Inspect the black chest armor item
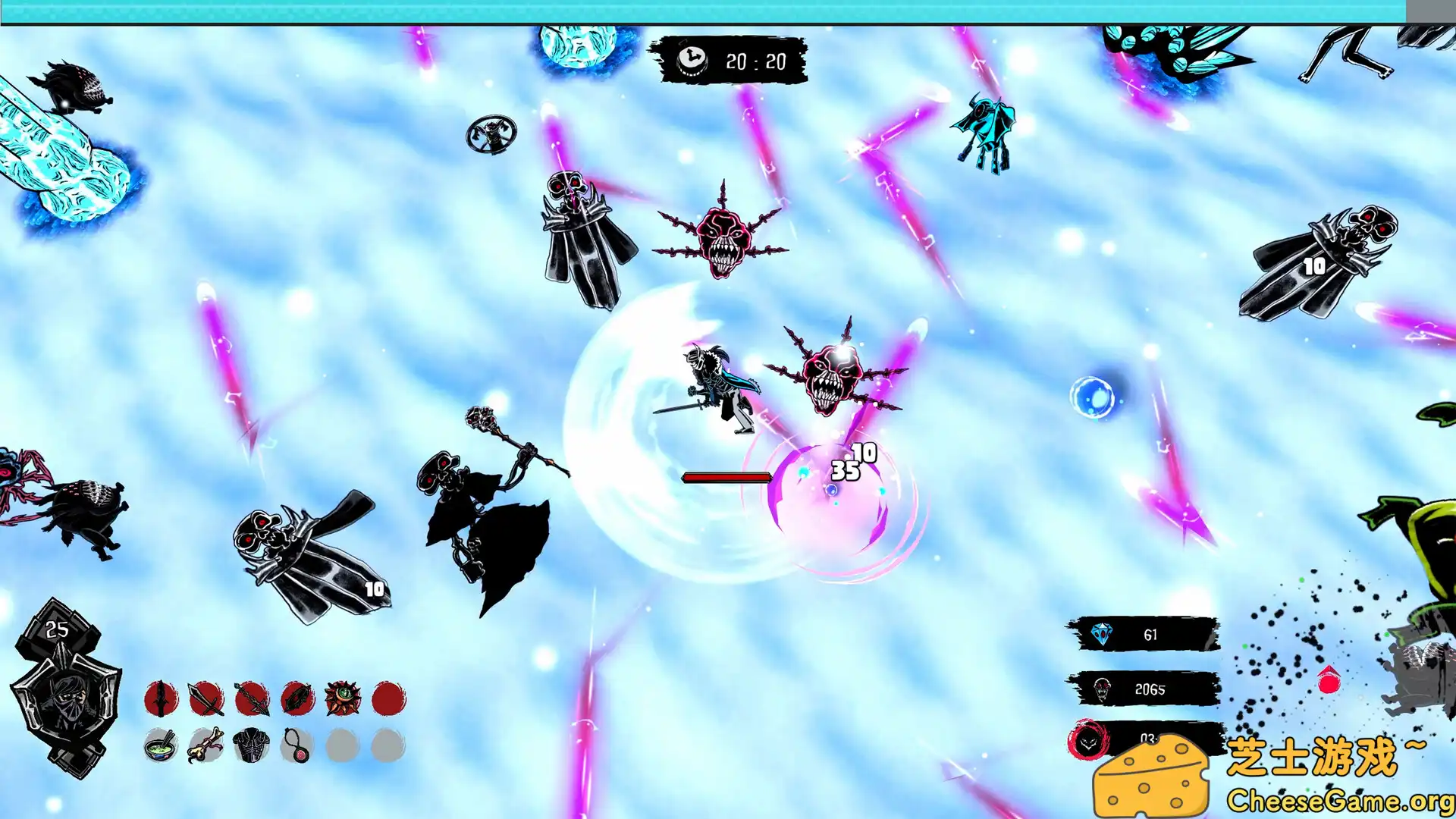 coord(252,745)
